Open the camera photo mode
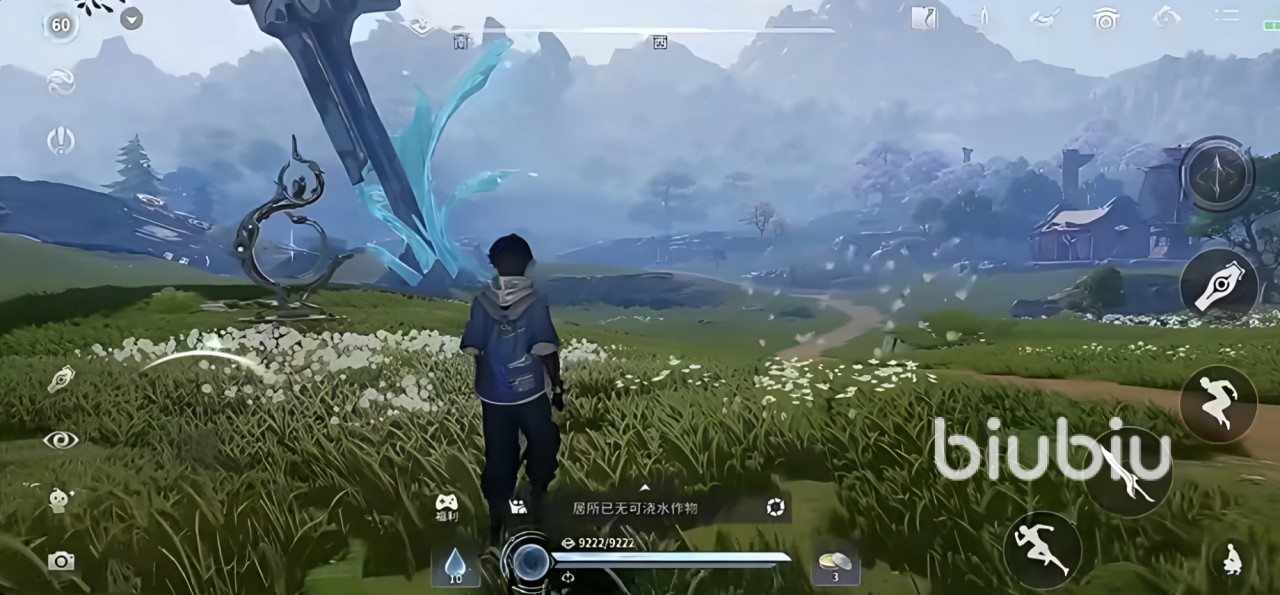 coord(61,561)
